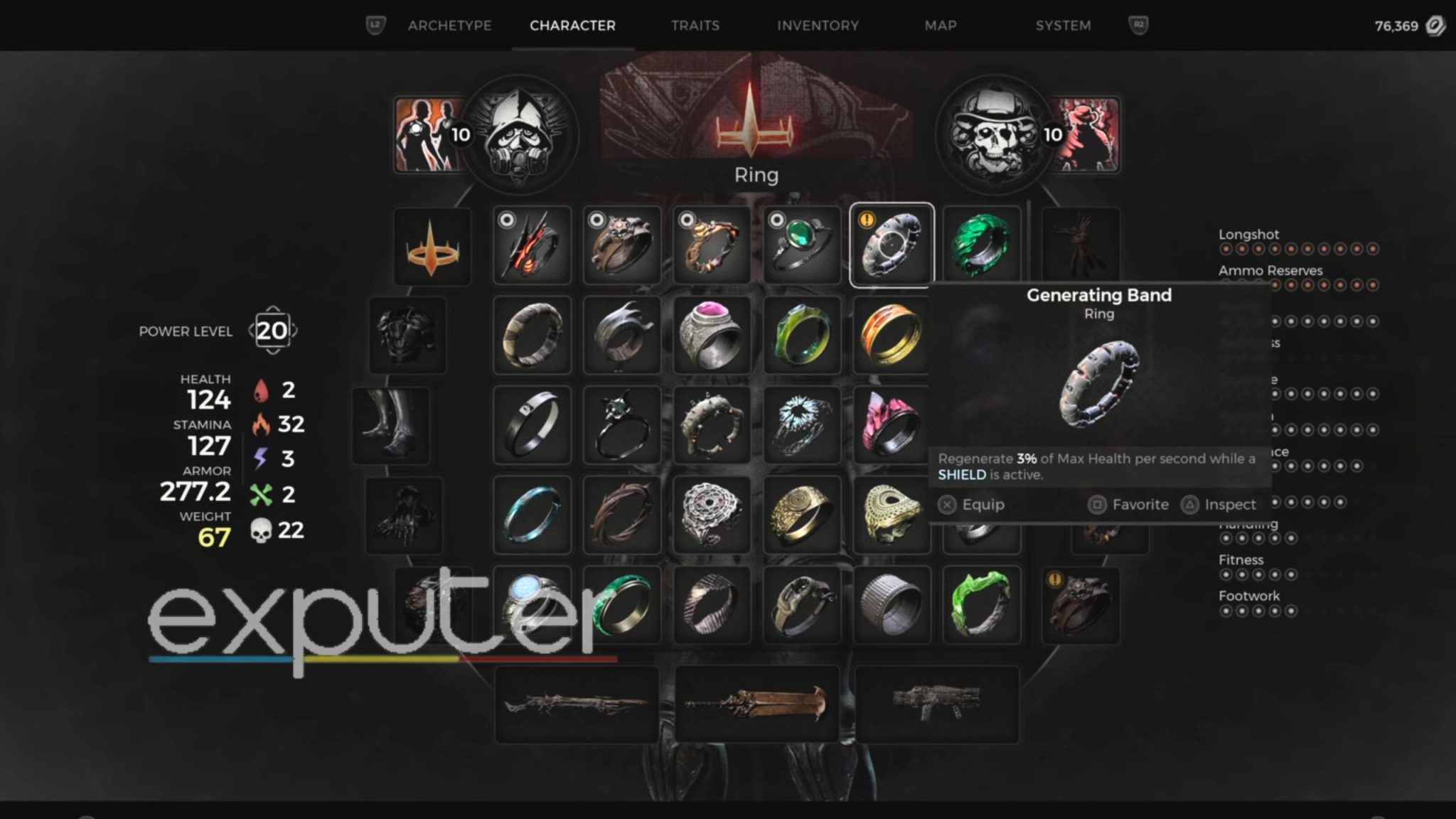Choose the thorny bramble ring

pyautogui.click(x=621, y=514)
